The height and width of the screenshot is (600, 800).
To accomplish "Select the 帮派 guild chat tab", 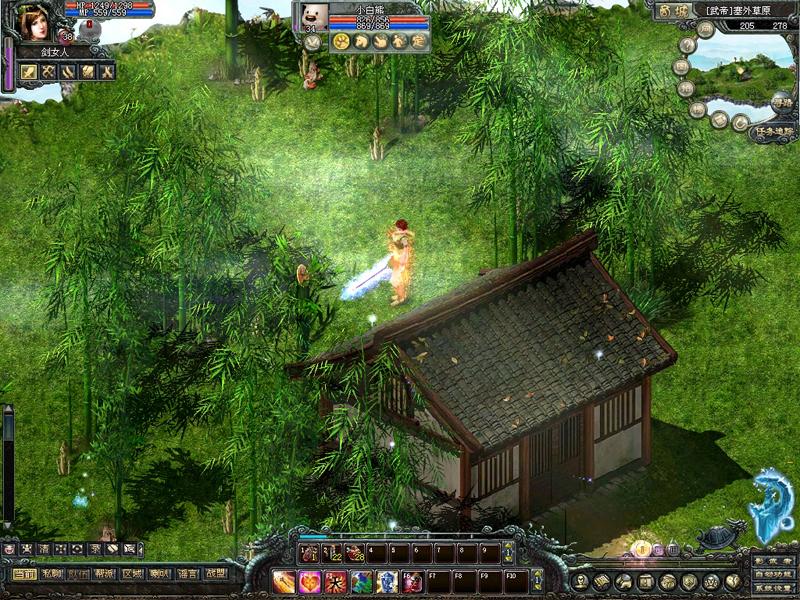I will [x=105, y=575].
